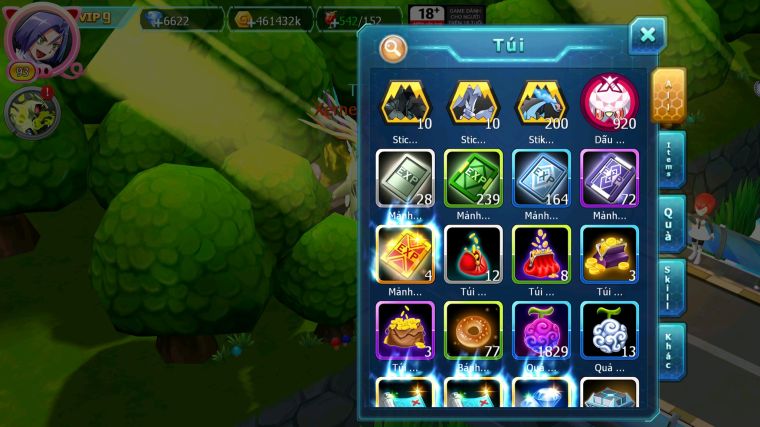Select the purple EXP shard with 72

pos(609,178)
